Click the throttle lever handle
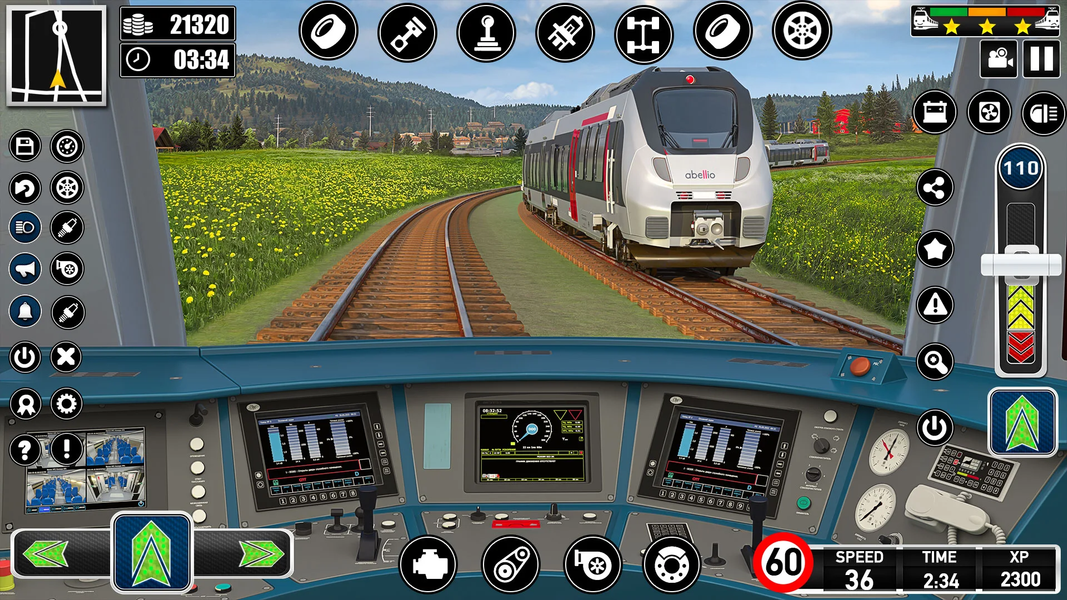The image size is (1067, 600). pyautogui.click(x=1020, y=265)
